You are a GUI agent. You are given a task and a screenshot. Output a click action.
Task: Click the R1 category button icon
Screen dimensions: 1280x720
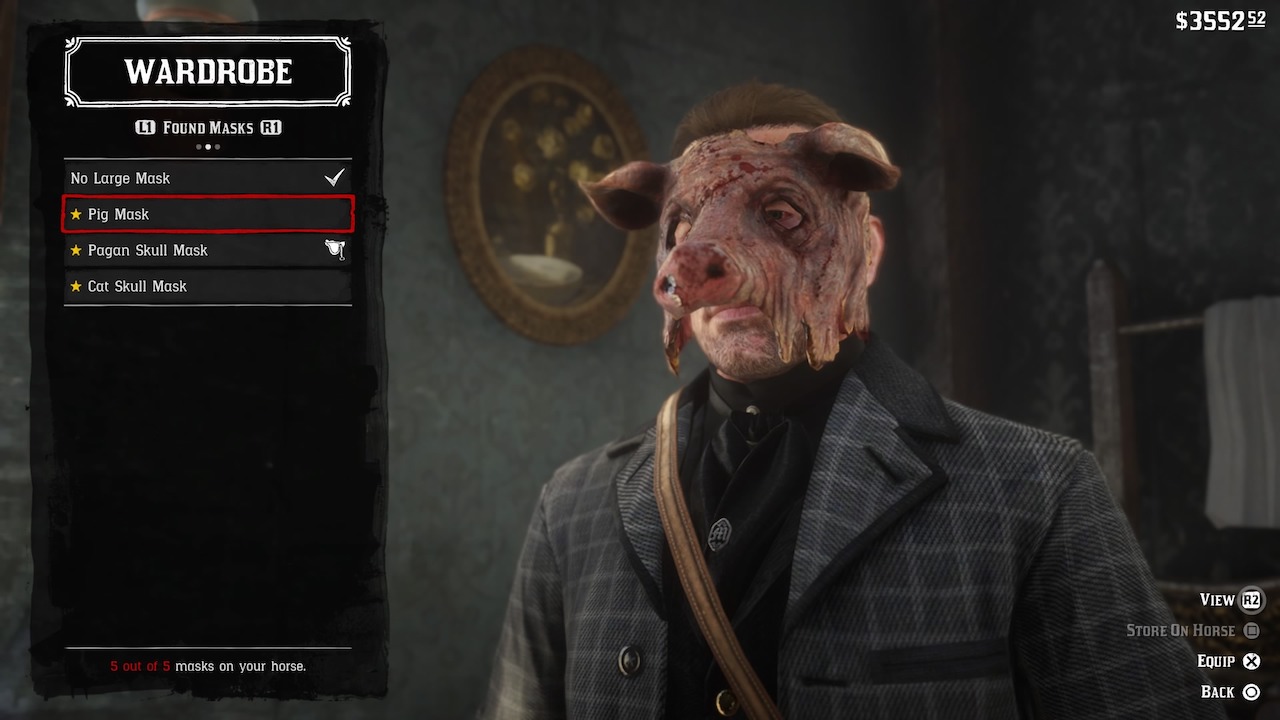pyautogui.click(x=272, y=127)
